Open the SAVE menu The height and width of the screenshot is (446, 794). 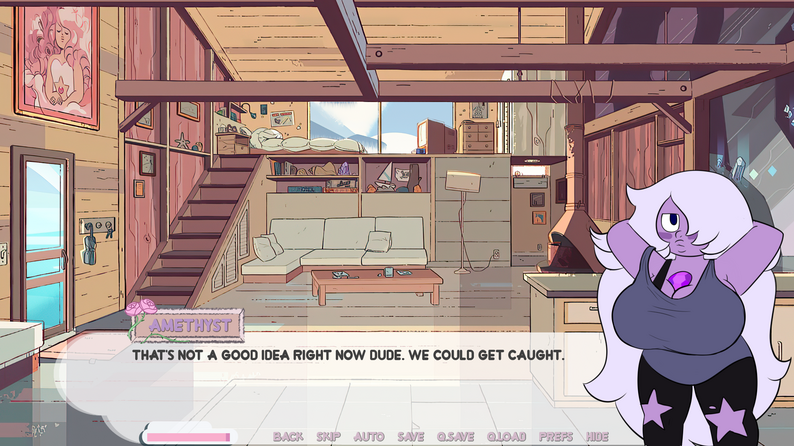410,436
